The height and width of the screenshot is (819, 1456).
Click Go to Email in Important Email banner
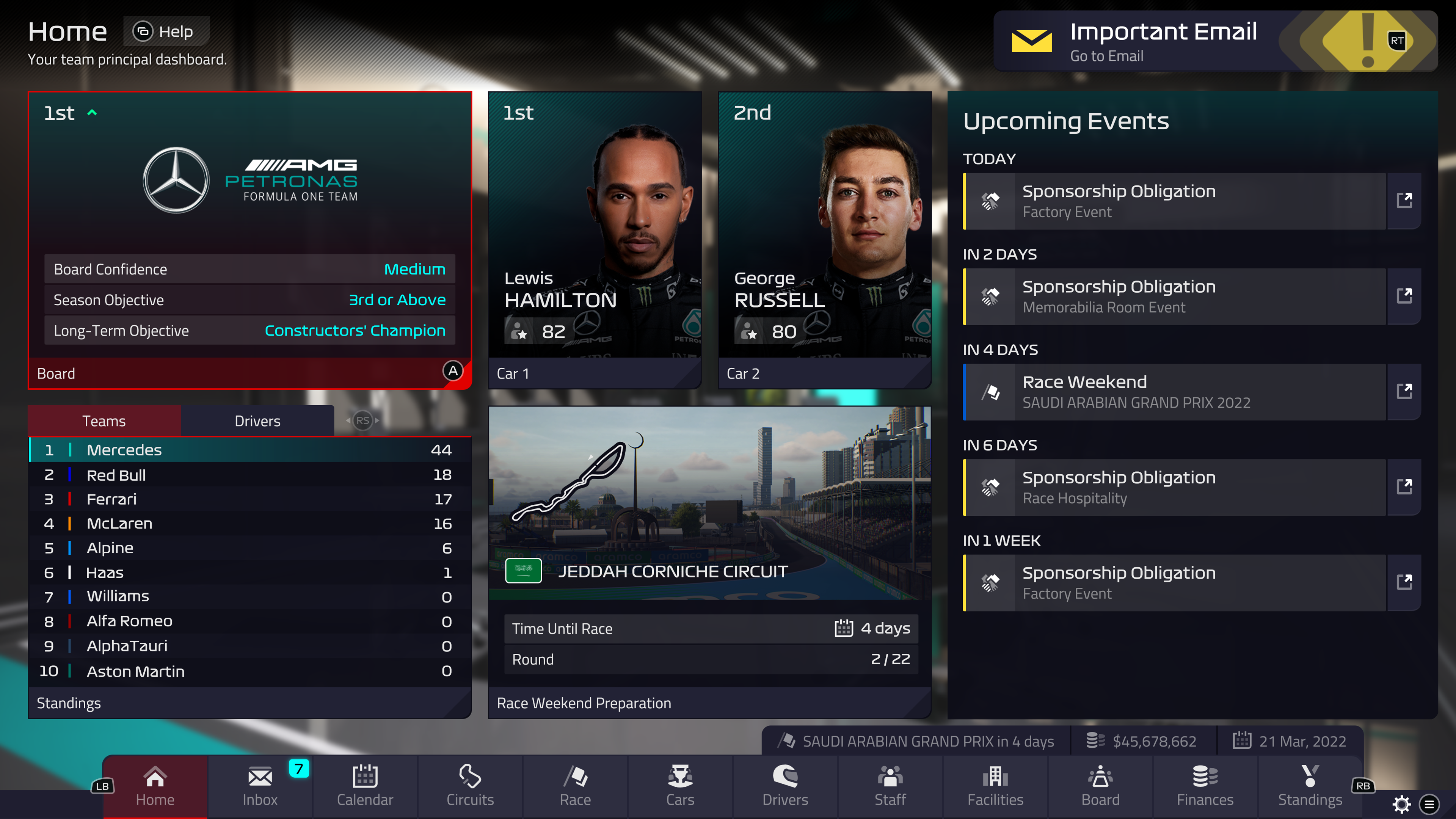[1106, 55]
